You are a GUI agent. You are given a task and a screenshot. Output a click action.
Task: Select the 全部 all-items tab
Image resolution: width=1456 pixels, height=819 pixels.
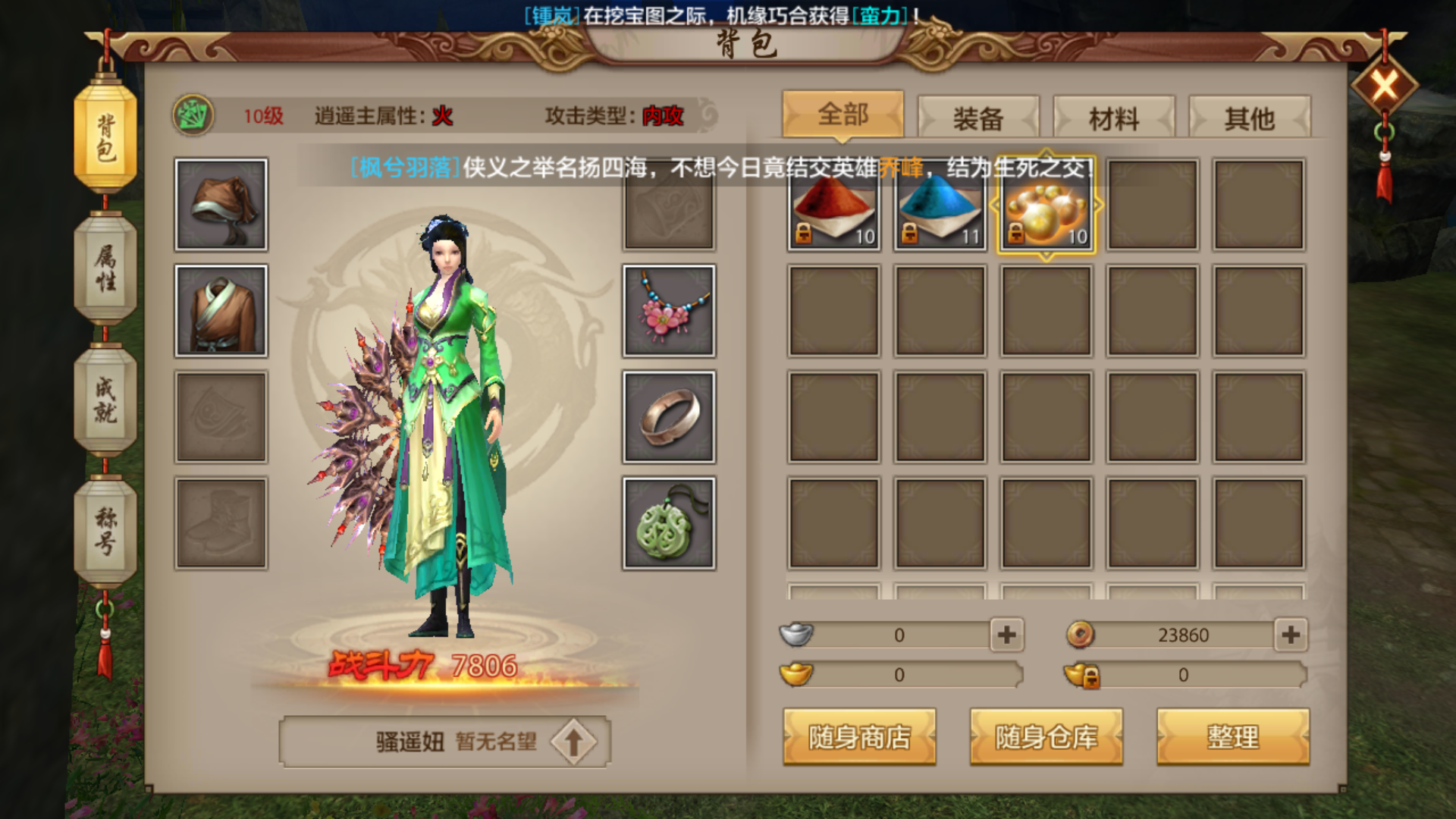843,115
